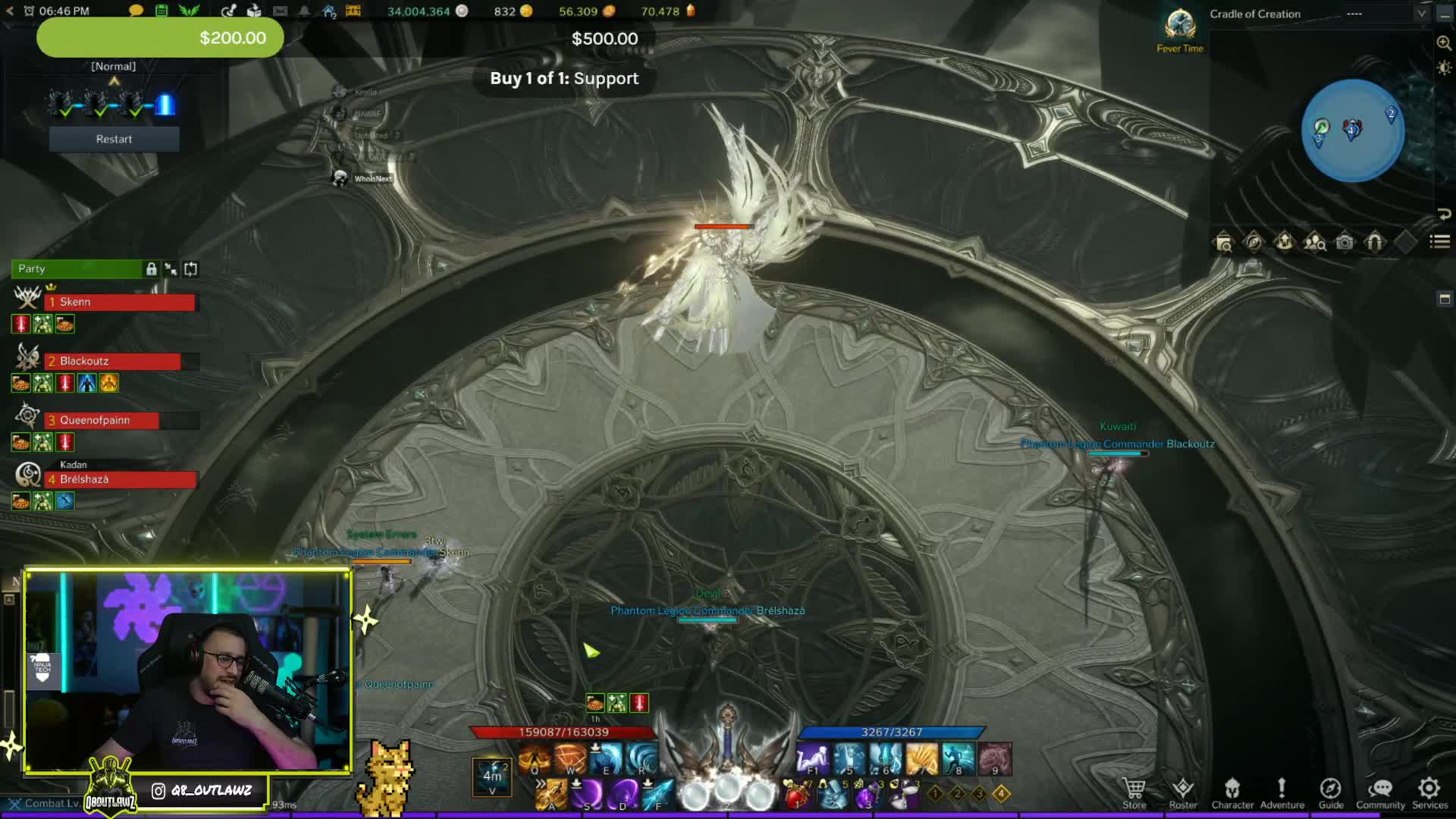The image size is (1456, 819).
Task: Open the Store menu
Action: click(x=1134, y=792)
